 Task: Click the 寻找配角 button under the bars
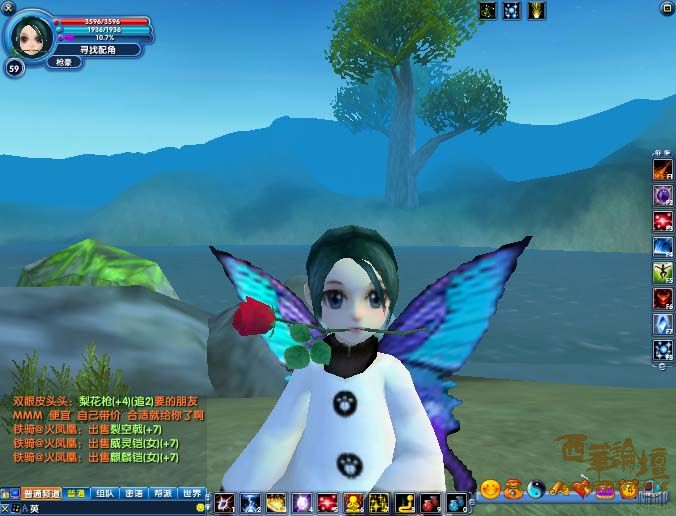(x=96, y=49)
